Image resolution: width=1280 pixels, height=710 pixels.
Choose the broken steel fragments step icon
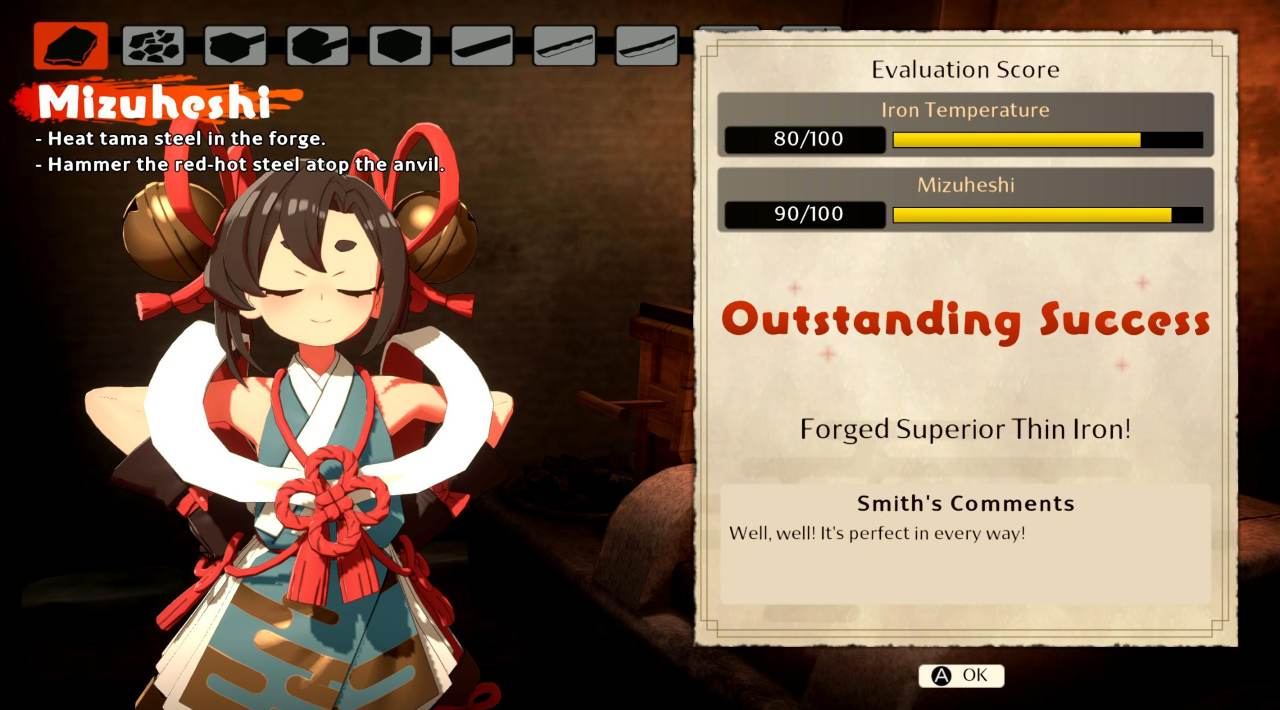[153, 46]
